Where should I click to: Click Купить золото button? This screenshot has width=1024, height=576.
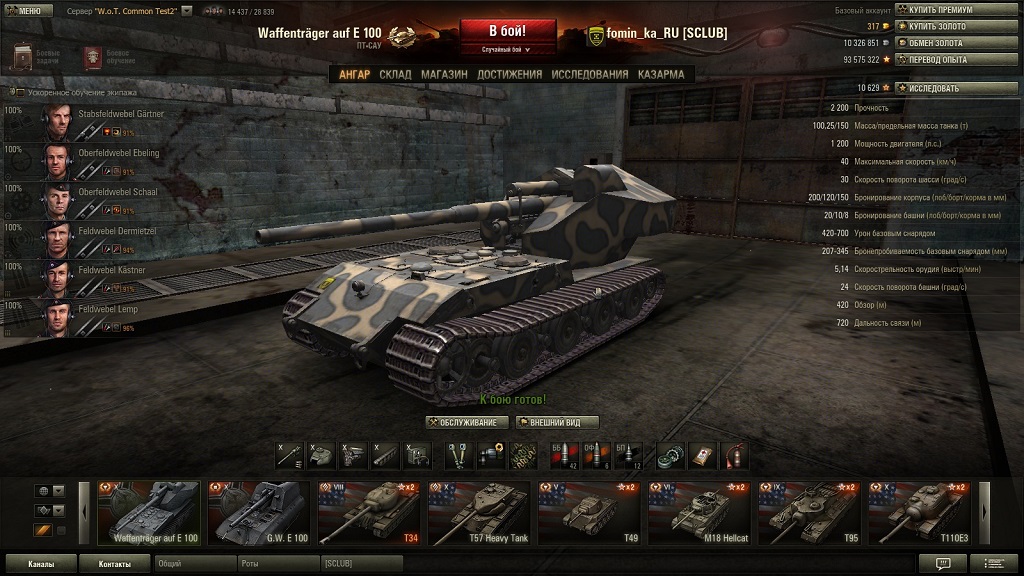pos(950,26)
